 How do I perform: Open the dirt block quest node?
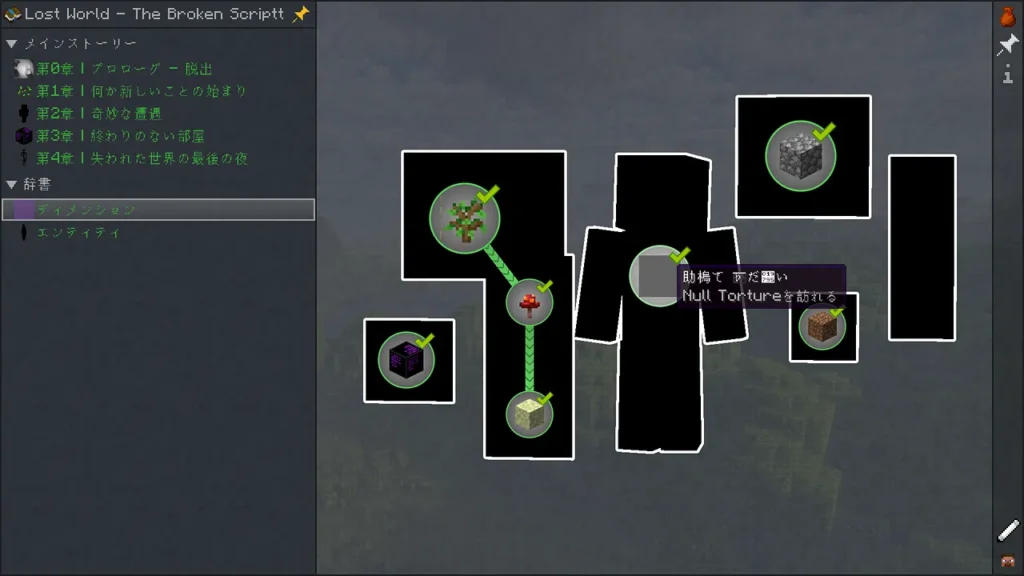tap(821, 326)
